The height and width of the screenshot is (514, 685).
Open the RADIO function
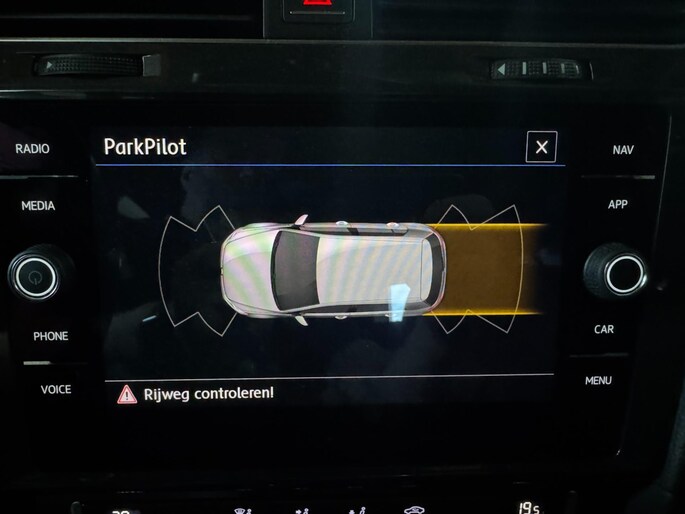pyautogui.click(x=32, y=149)
